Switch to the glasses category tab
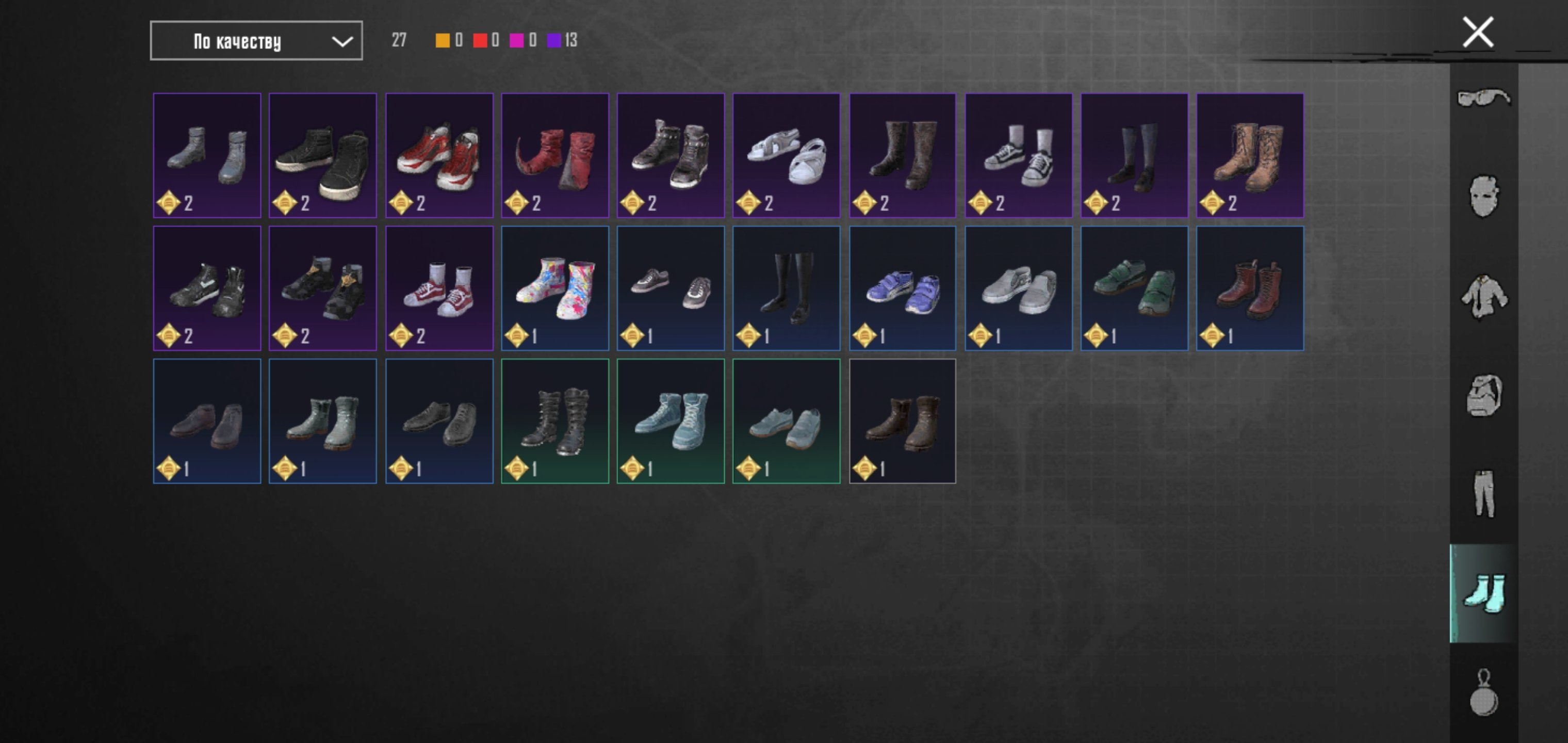 [x=1483, y=98]
